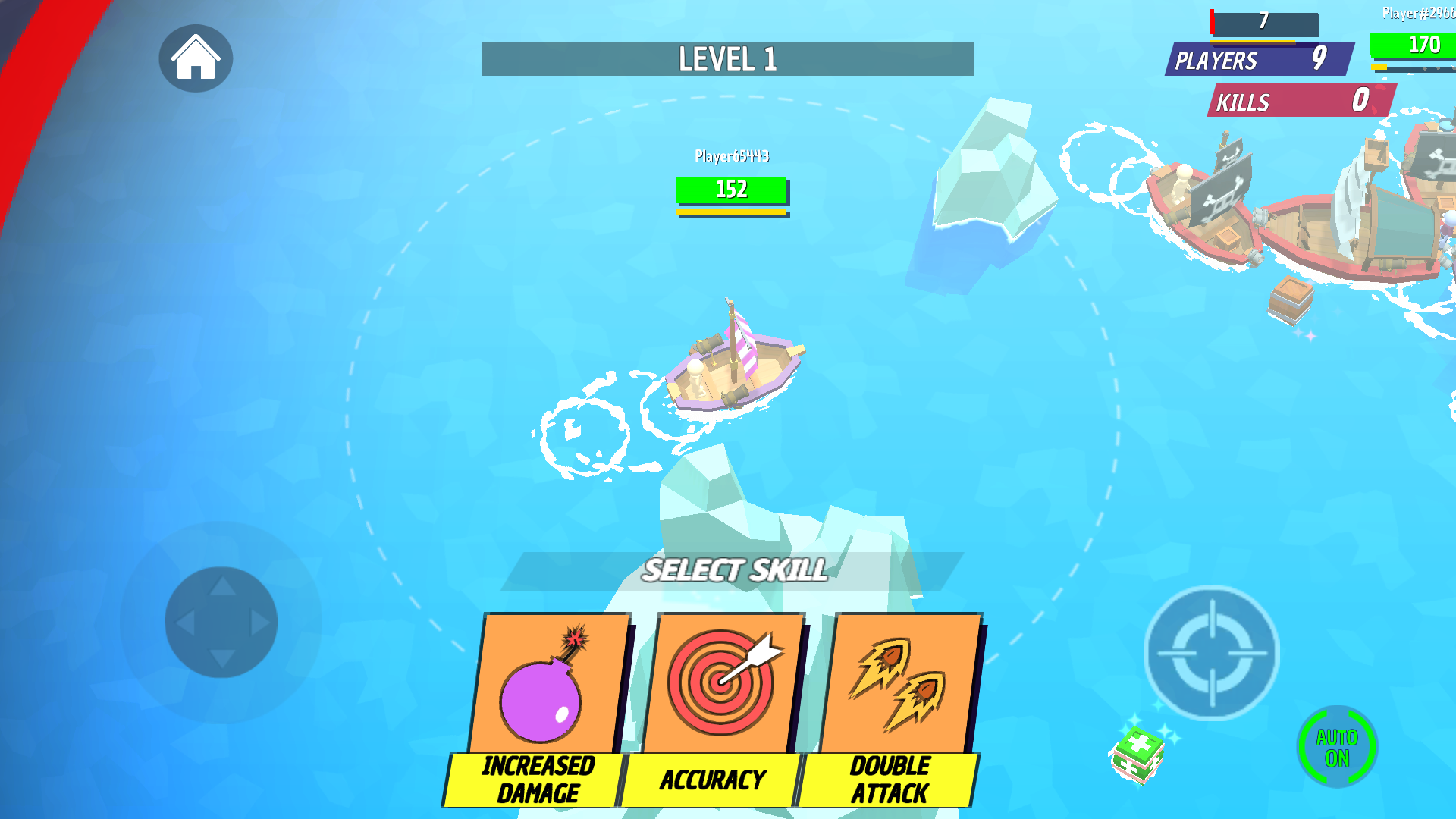Choose the Increased Damage skill card
This screenshot has width=1456, height=819.
(544, 709)
